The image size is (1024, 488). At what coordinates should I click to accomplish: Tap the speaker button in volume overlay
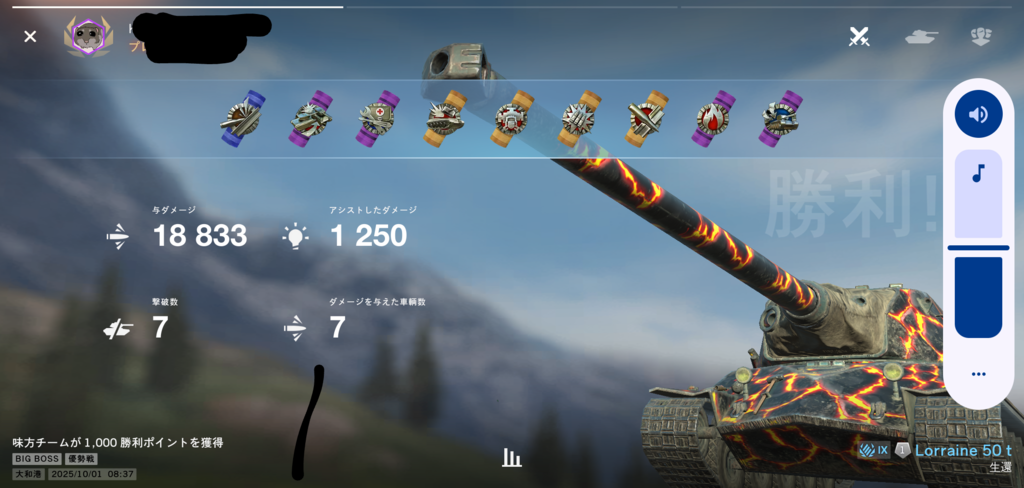[x=978, y=114]
